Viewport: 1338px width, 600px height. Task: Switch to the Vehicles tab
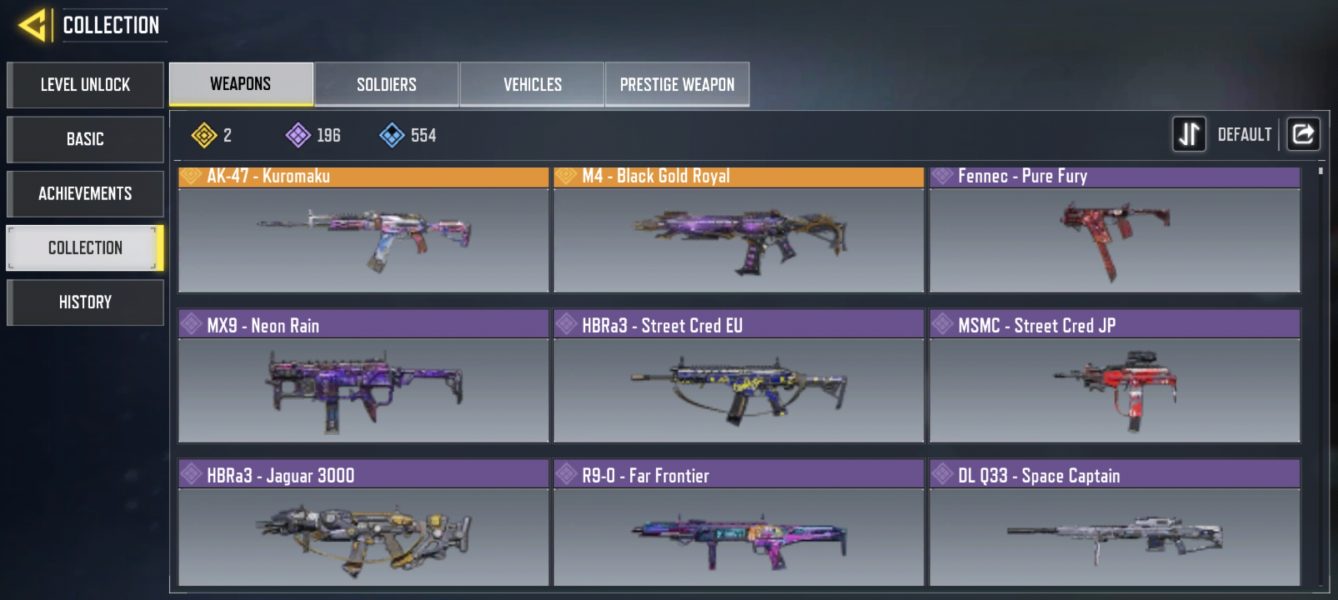pos(532,85)
